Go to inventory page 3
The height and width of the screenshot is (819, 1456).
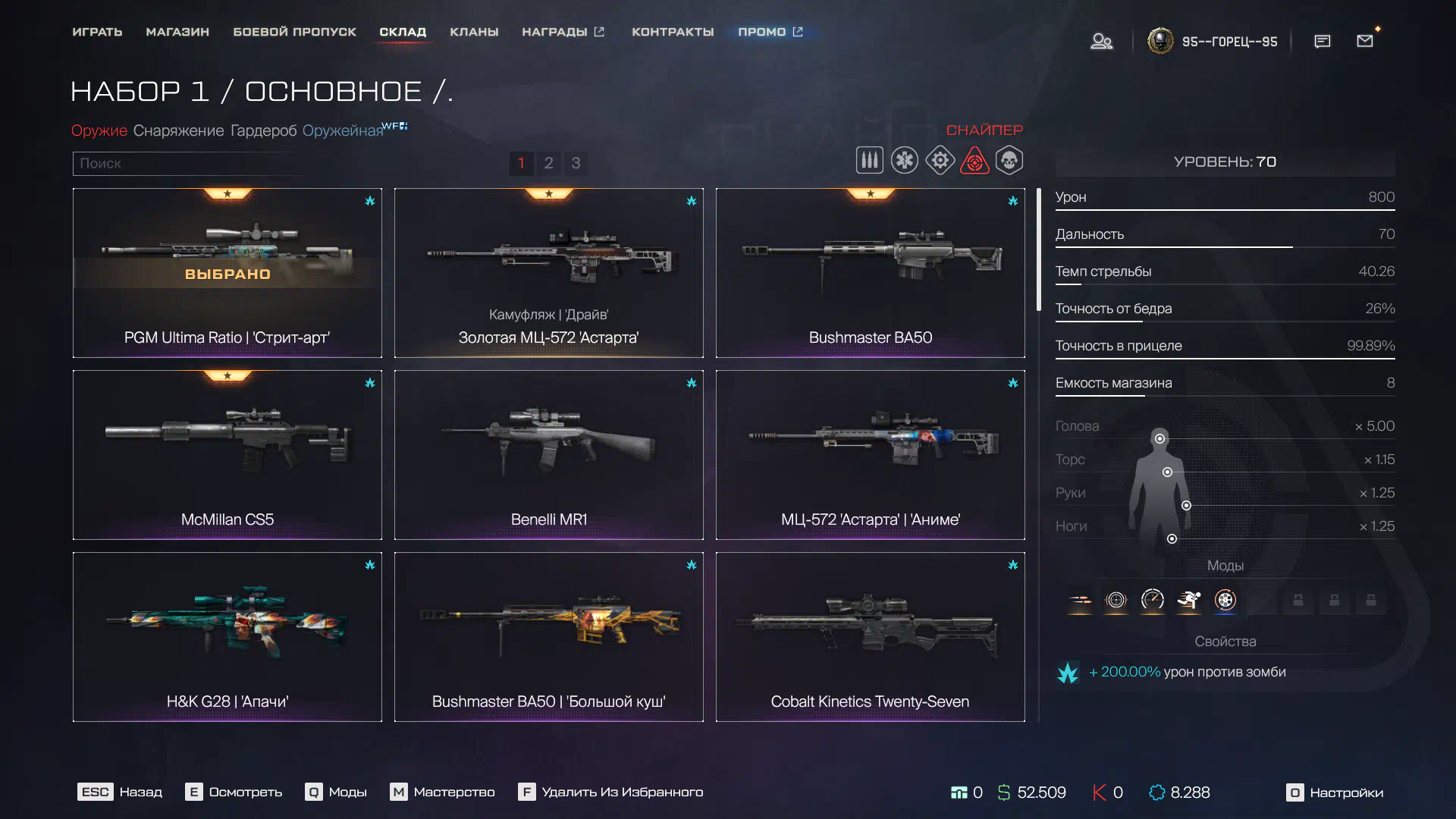point(576,163)
